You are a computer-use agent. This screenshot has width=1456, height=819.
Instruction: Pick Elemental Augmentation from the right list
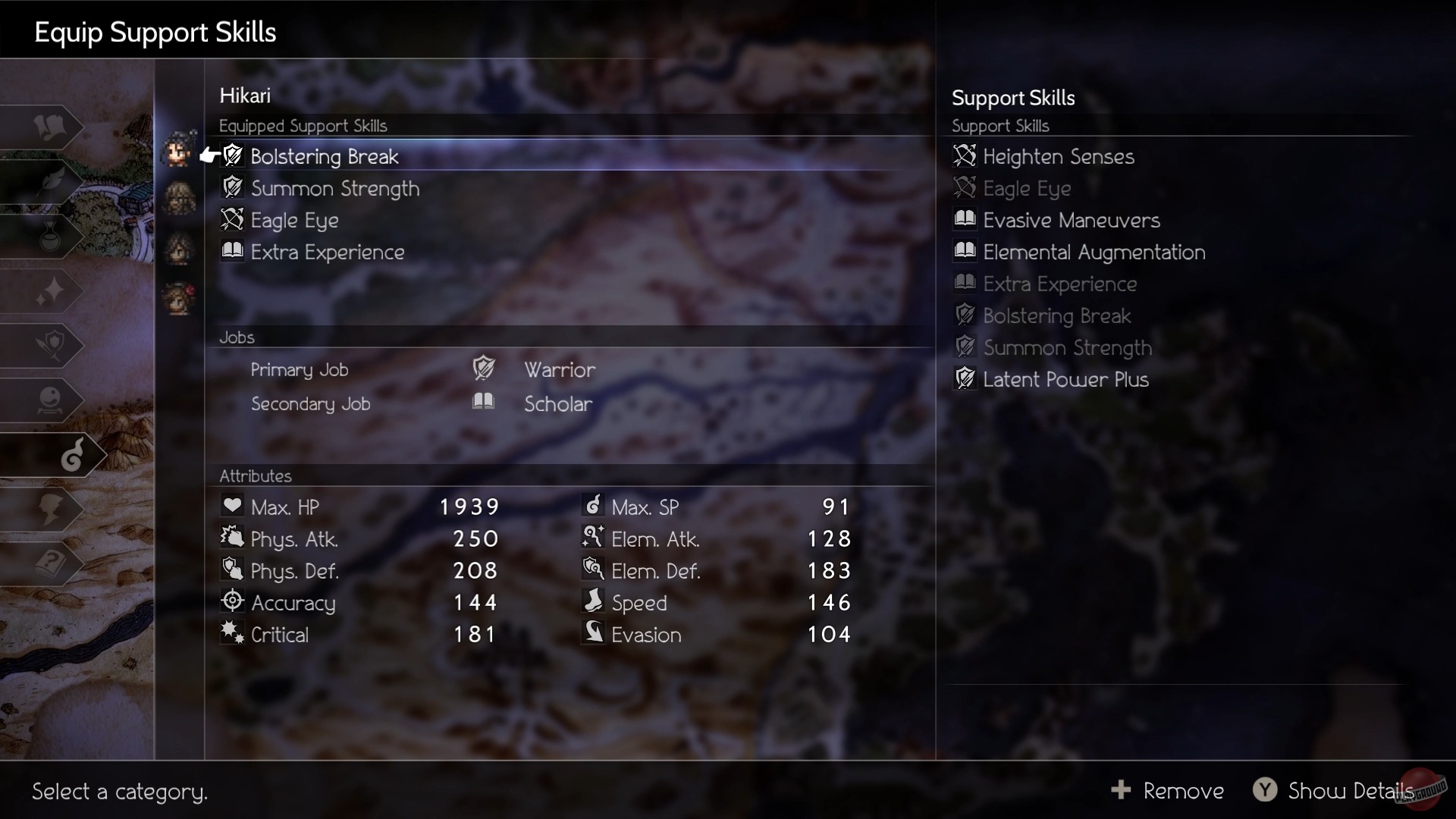pyautogui.click(x=1094, y=253)
